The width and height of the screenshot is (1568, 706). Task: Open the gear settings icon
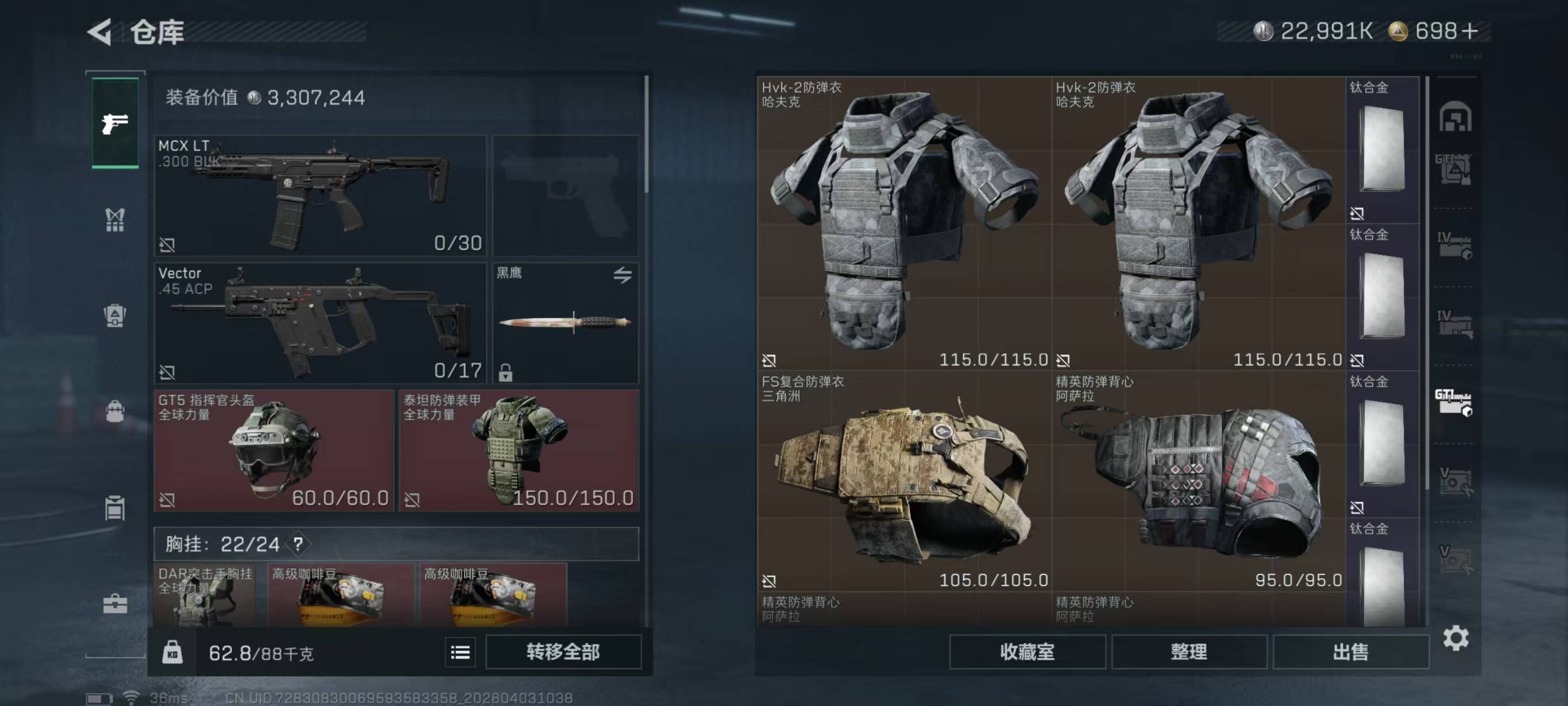click(1456, 638)
